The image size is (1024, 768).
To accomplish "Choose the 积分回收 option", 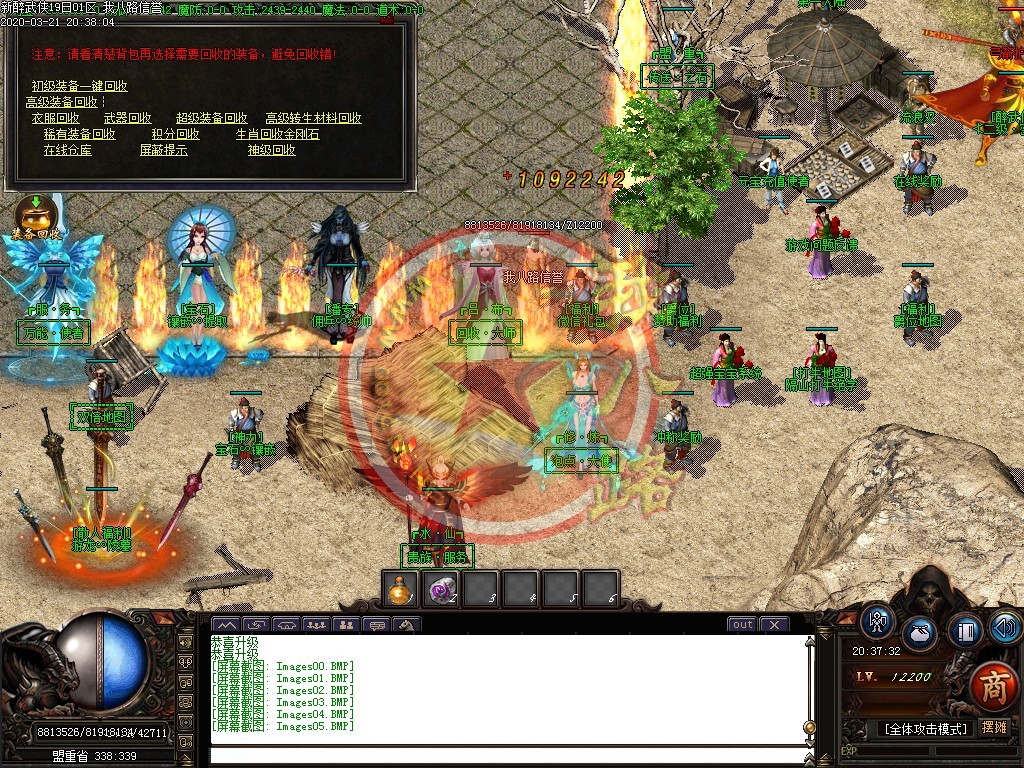I will 175,134.
